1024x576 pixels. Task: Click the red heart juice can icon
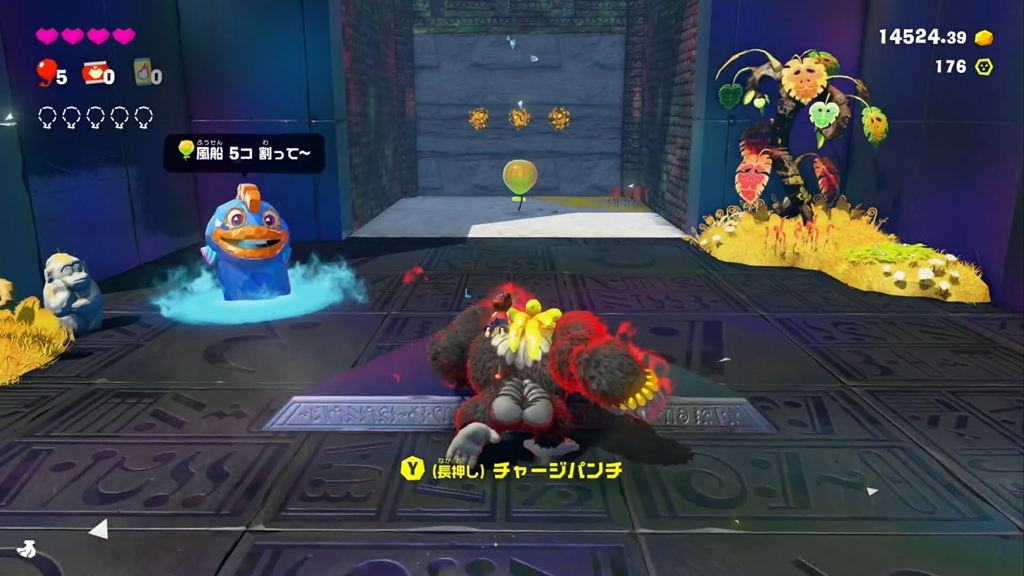pyautogui.click(x=95, y=72)
